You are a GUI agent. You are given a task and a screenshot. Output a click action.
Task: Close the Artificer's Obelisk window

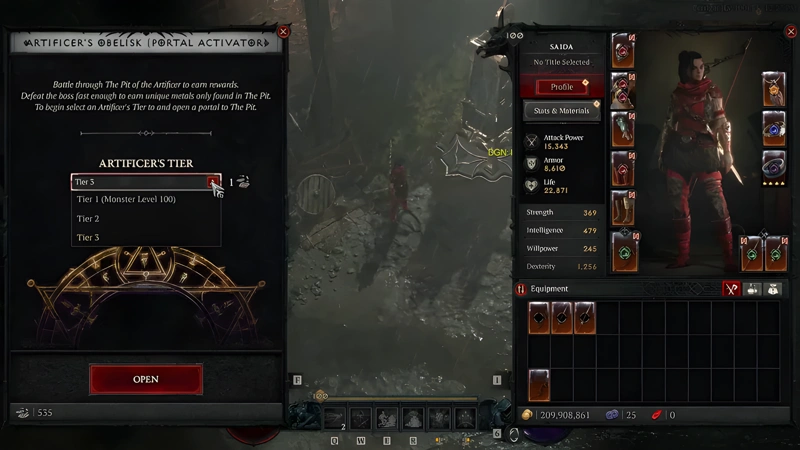click(x=283, y=32)
